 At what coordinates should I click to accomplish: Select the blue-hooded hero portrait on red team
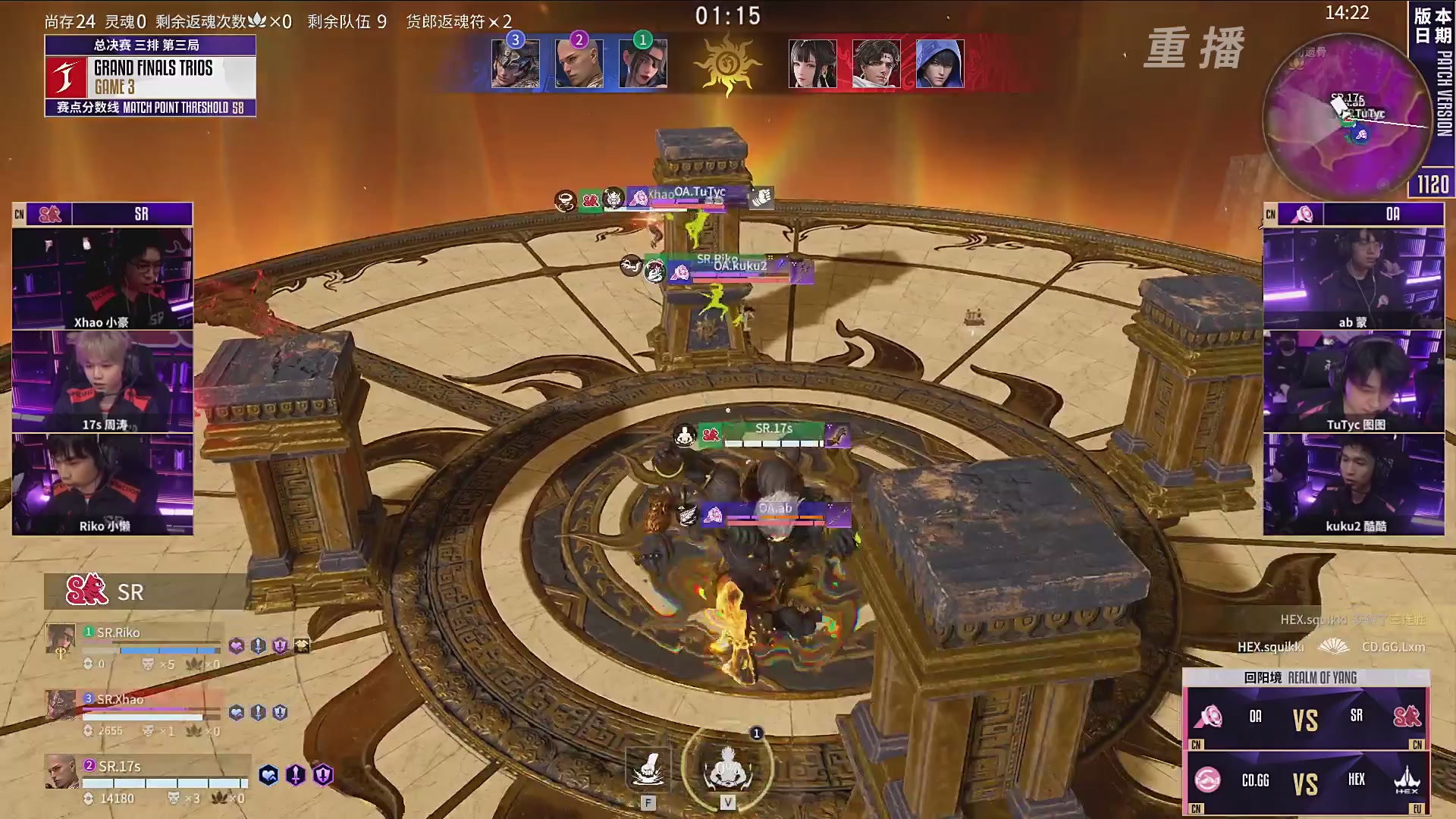pyautogui.click(x=940, y=64)
